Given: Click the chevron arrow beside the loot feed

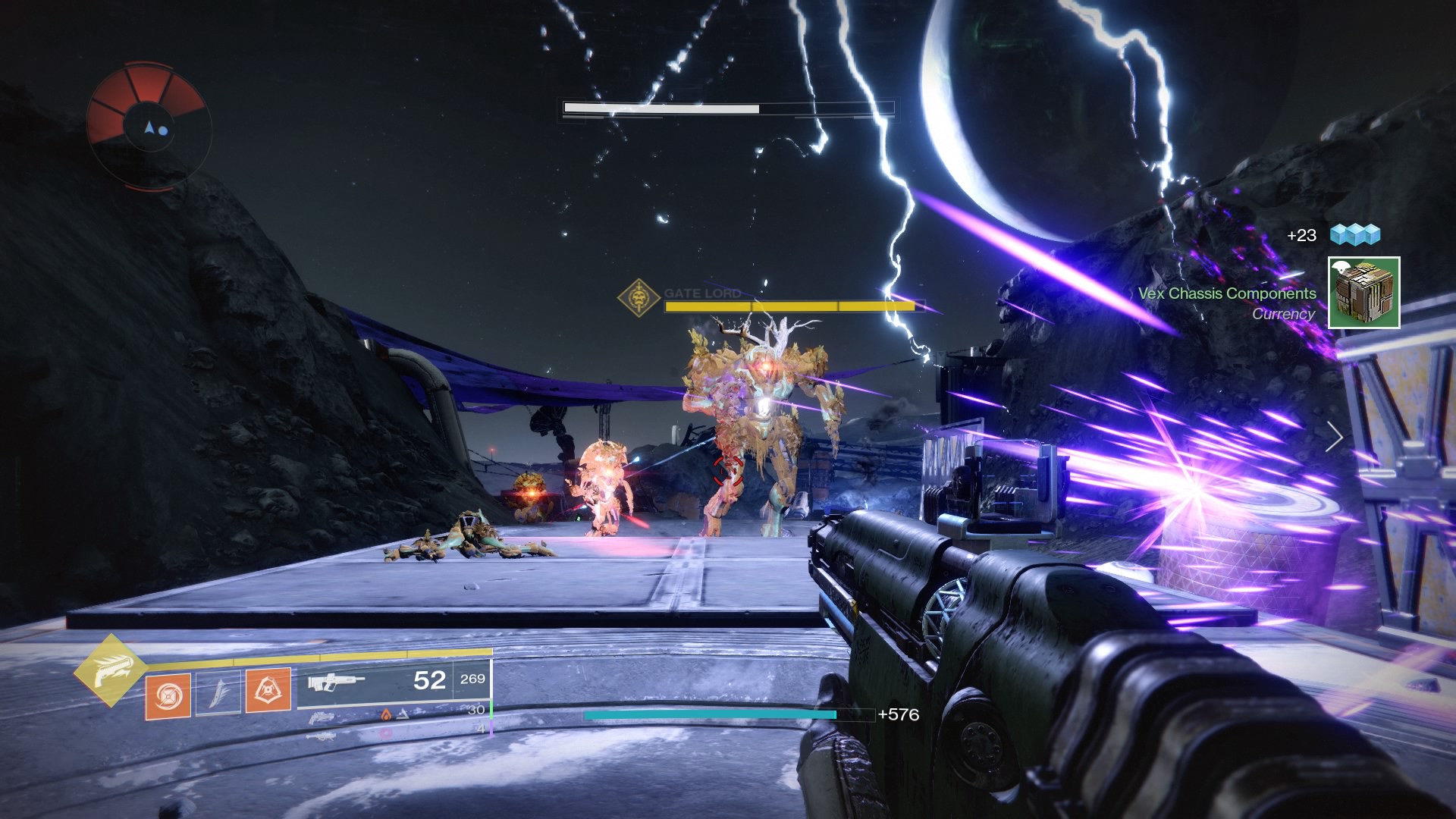Looking at the screenshot, I should [1335, 437].
